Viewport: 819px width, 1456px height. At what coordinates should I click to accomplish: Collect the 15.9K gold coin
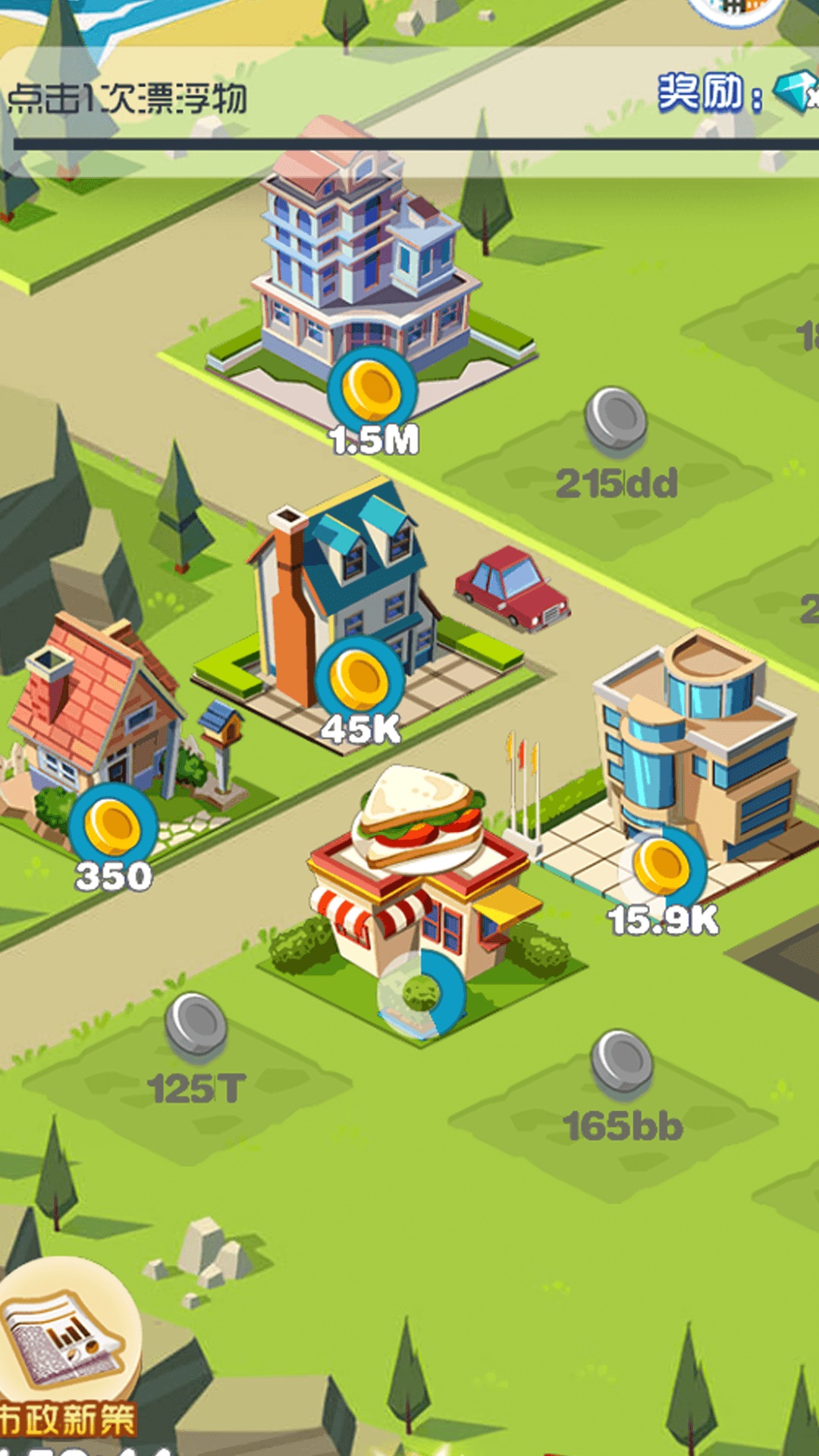[x=662, y=868]
